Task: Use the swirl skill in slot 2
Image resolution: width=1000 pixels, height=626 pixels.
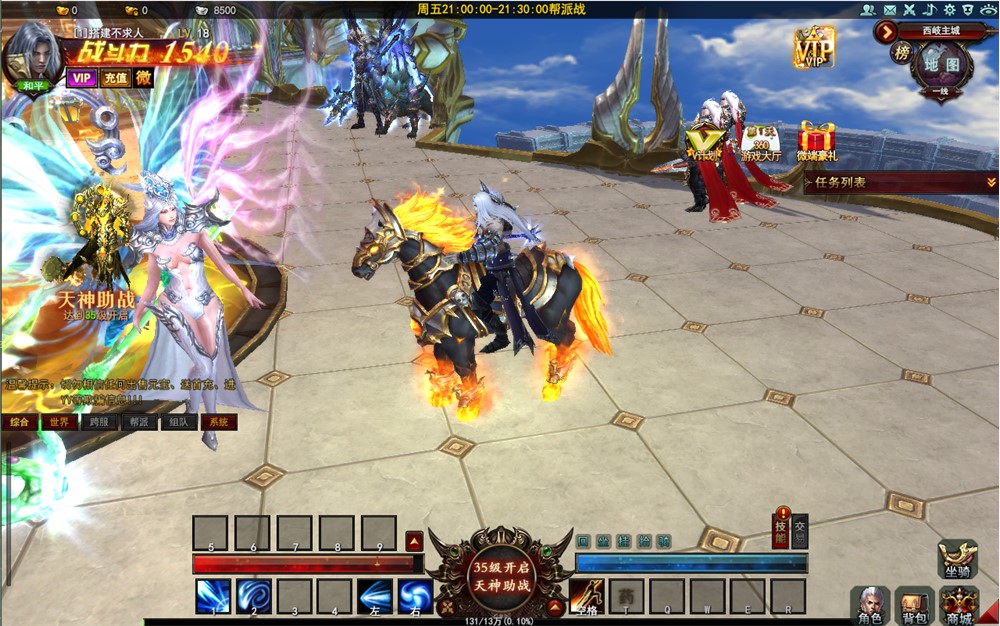Action: [253, 596]
